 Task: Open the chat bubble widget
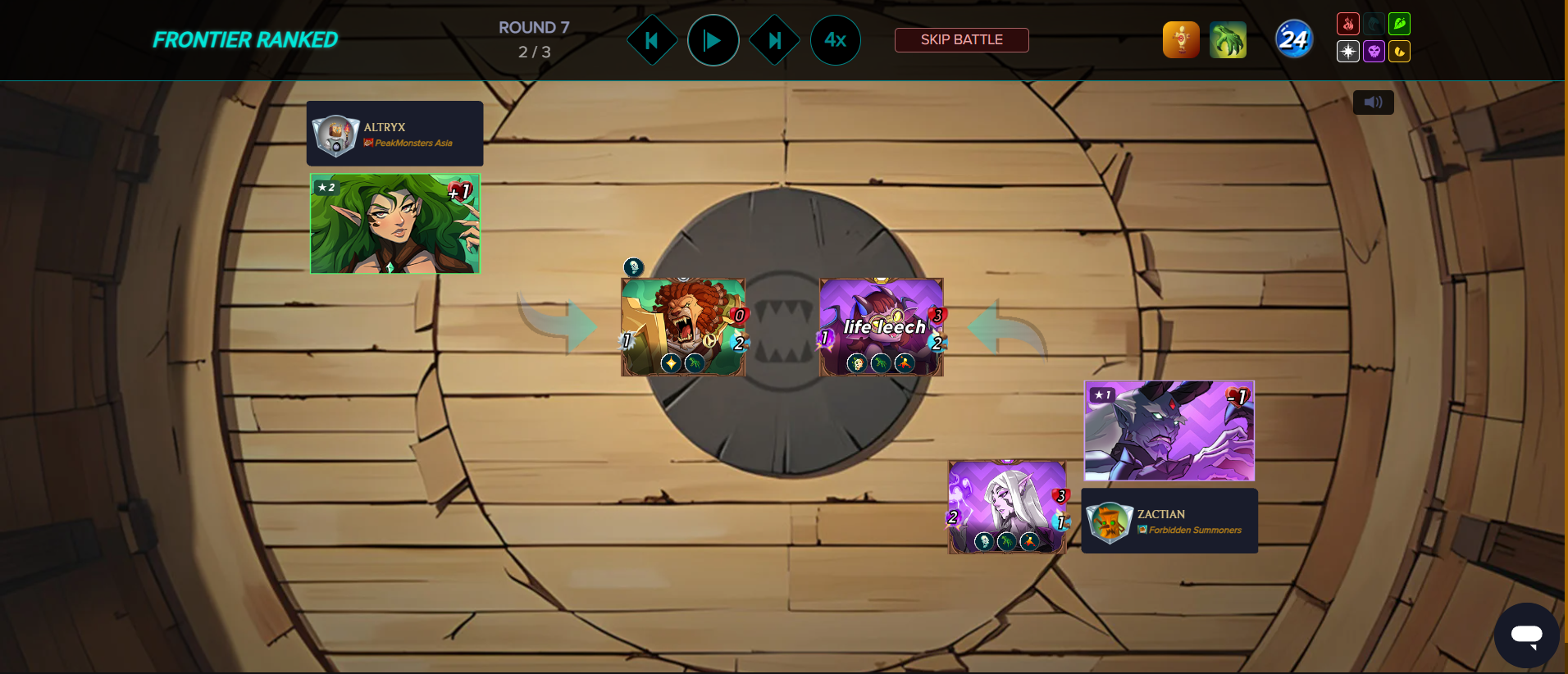[x=1526, y=635]
